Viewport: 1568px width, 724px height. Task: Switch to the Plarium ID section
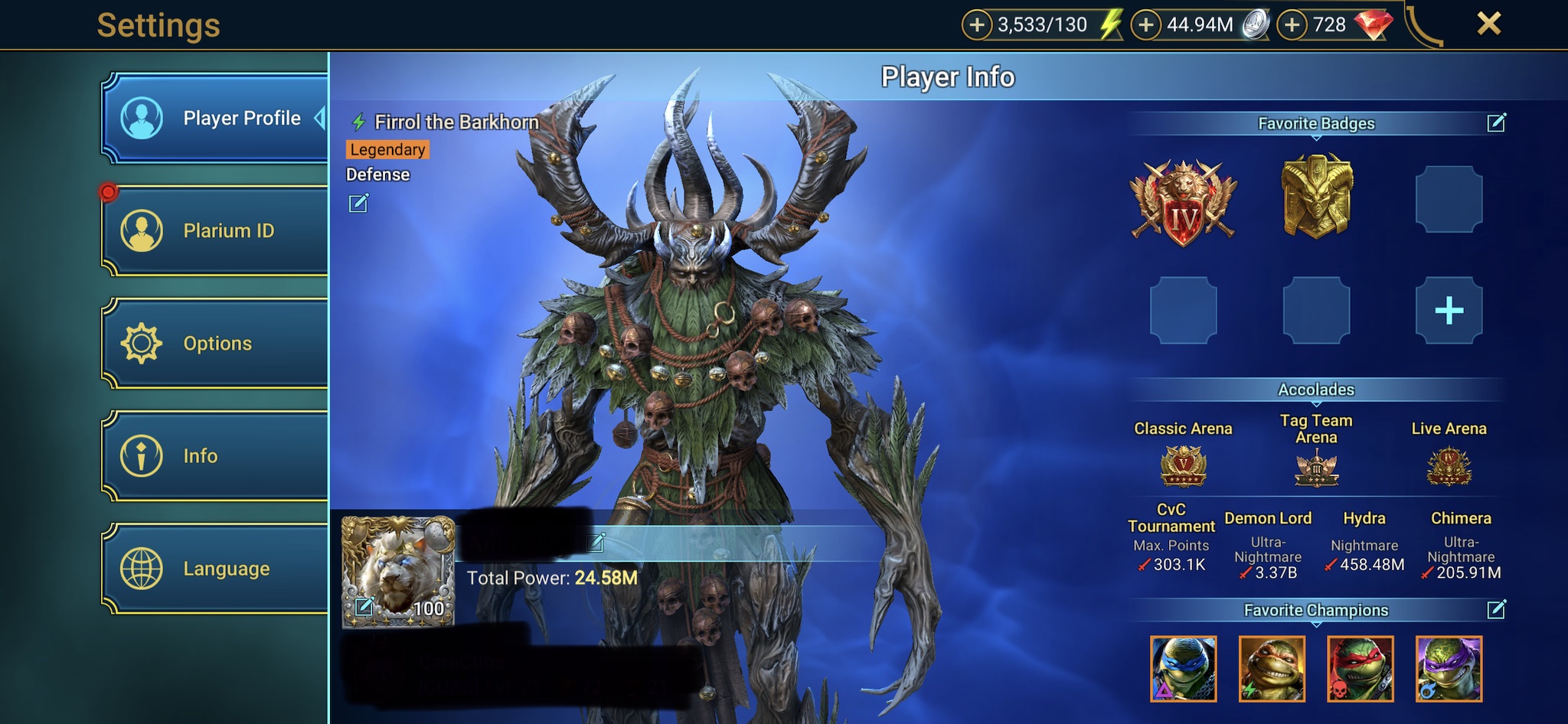coord(214,230)
